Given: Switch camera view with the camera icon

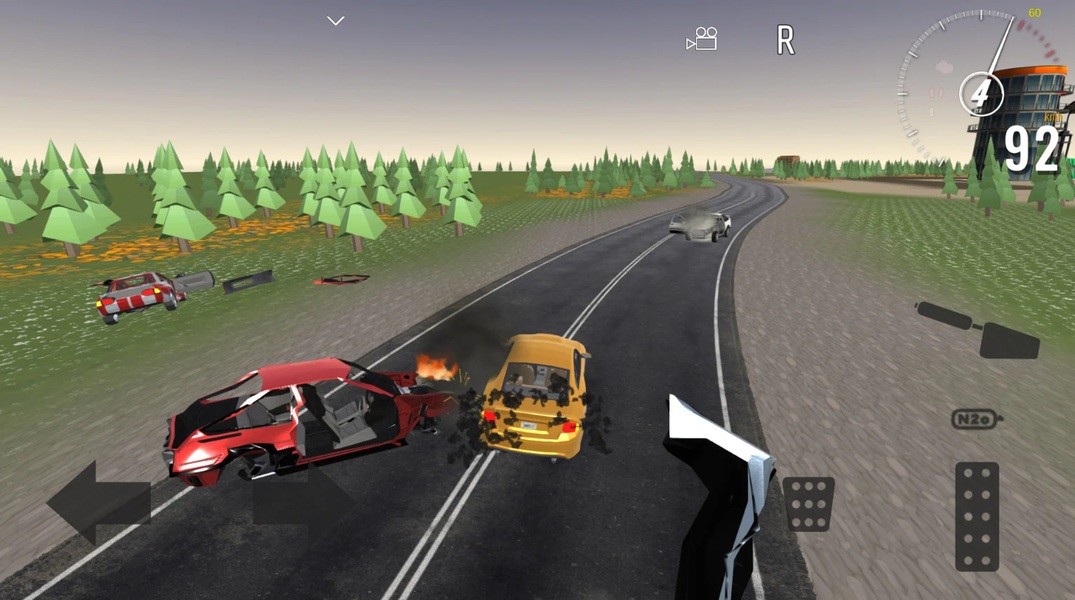Looking at the screenshot, I should 702,40.
